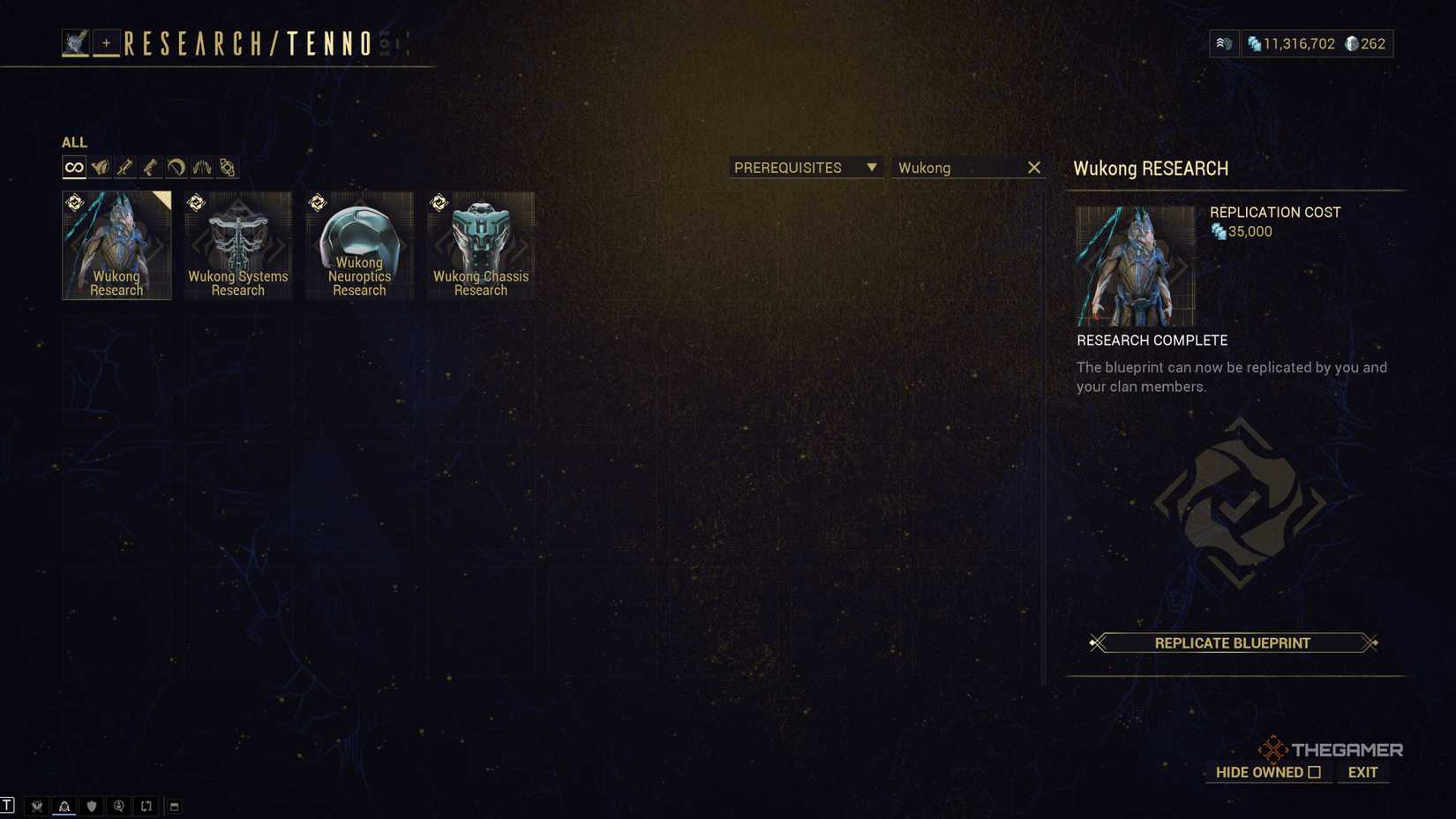Open the clan emblem icon beside Research title
Image resolution: width=1456 pixels, height=819 pixels.
(x=75, y=41)
